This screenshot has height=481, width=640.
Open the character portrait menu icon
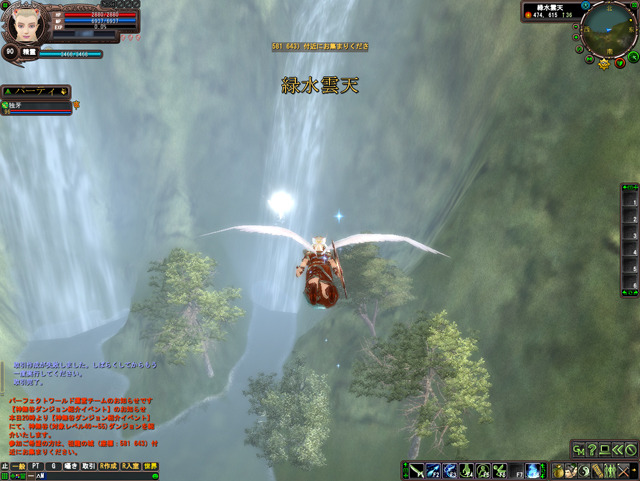570,471
